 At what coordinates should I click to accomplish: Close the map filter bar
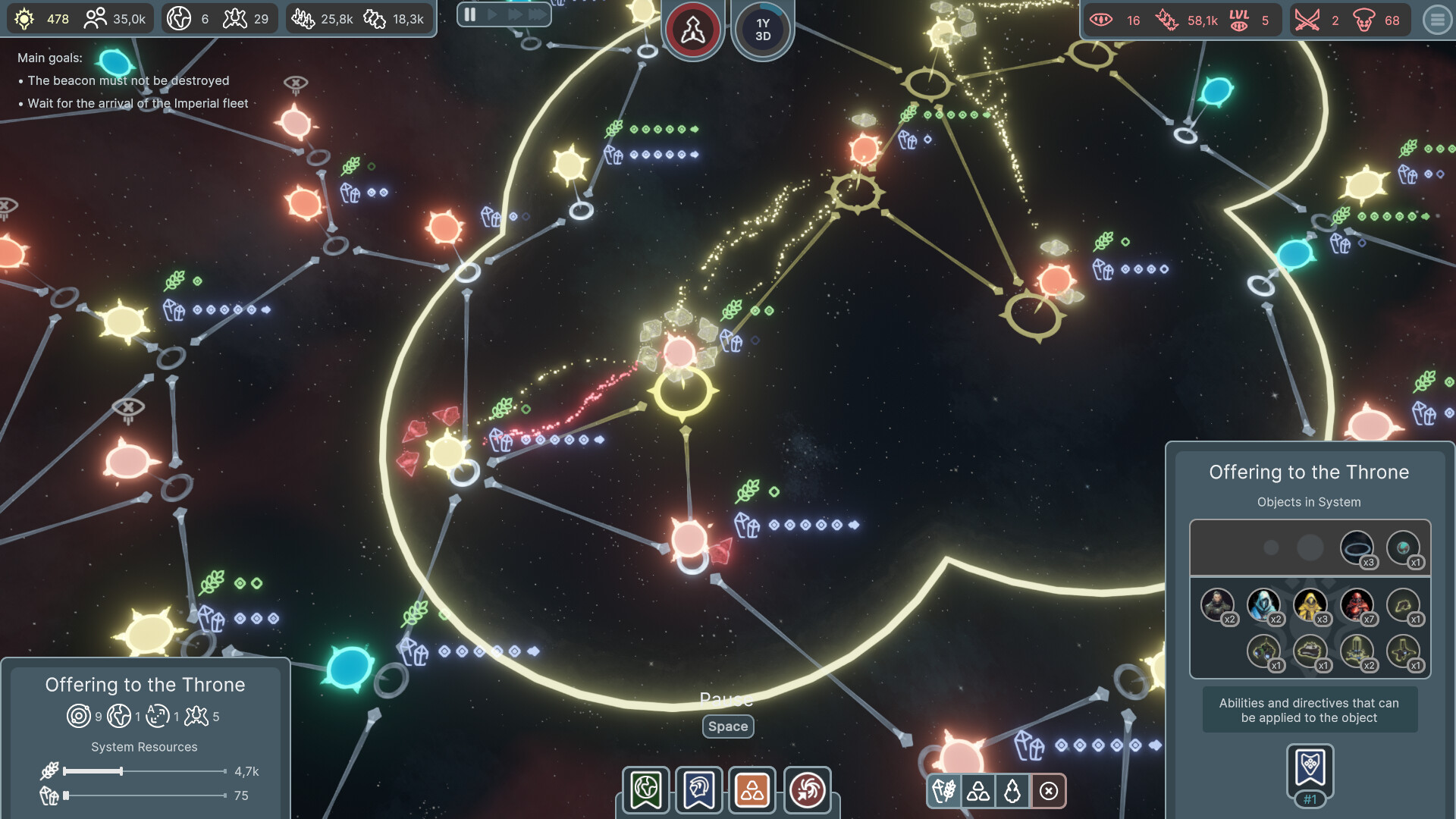[x=1049, y=792]
